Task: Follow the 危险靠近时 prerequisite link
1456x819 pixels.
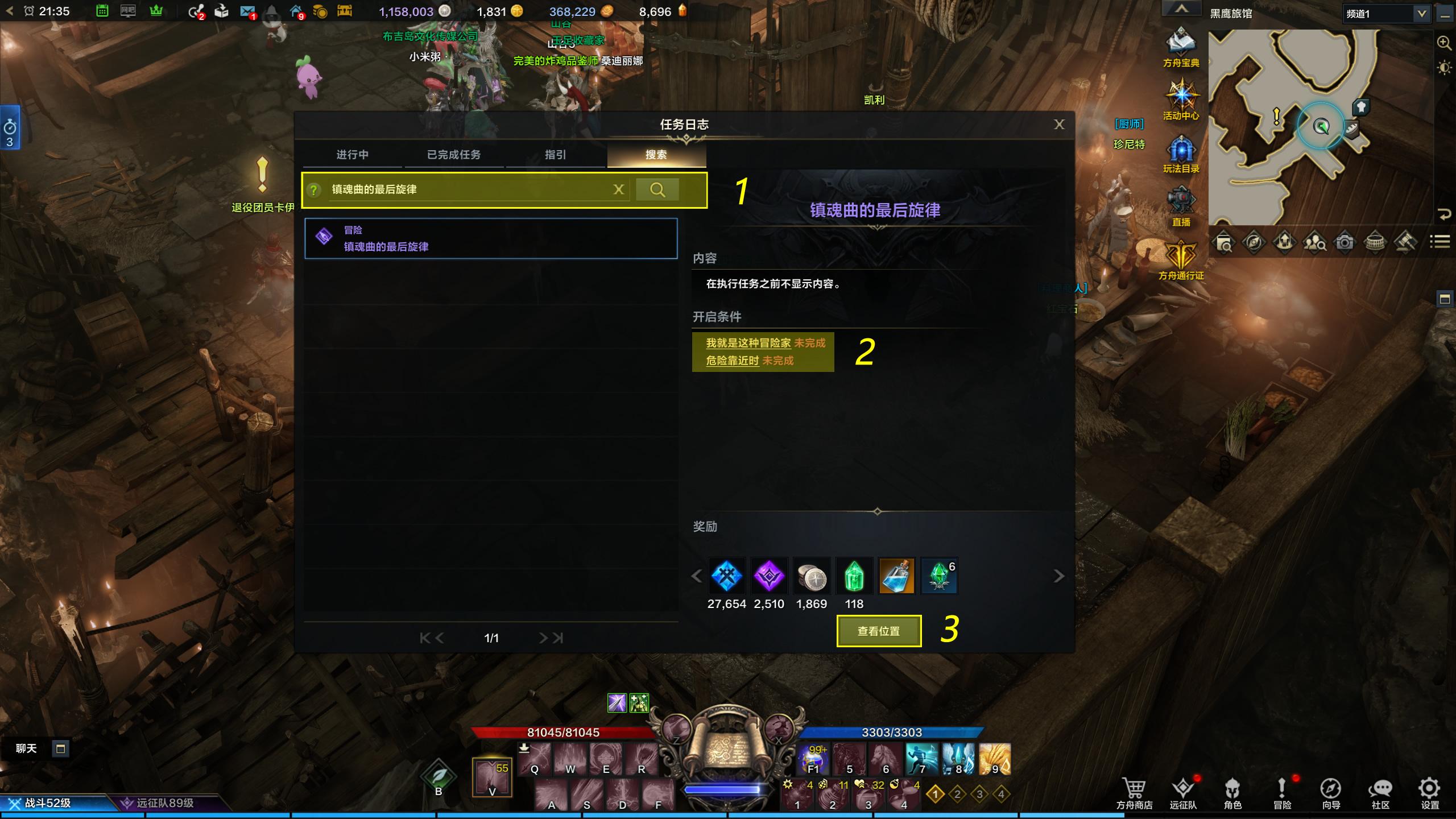Action: 733,361
